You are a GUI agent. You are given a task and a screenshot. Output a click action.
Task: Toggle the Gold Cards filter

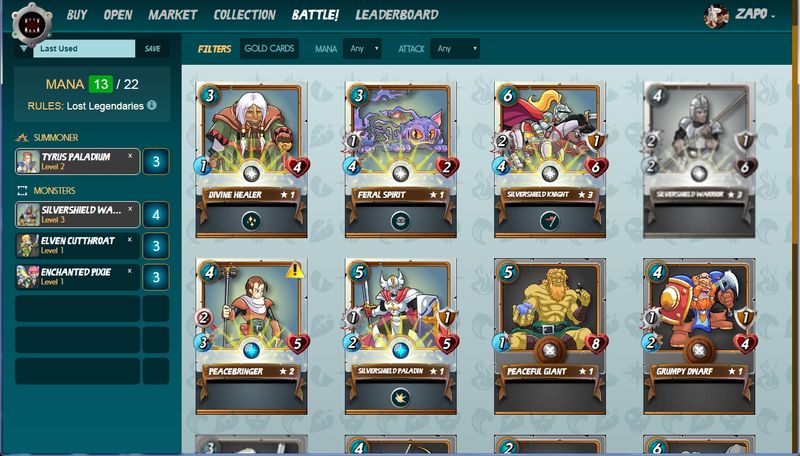(269, 48)
